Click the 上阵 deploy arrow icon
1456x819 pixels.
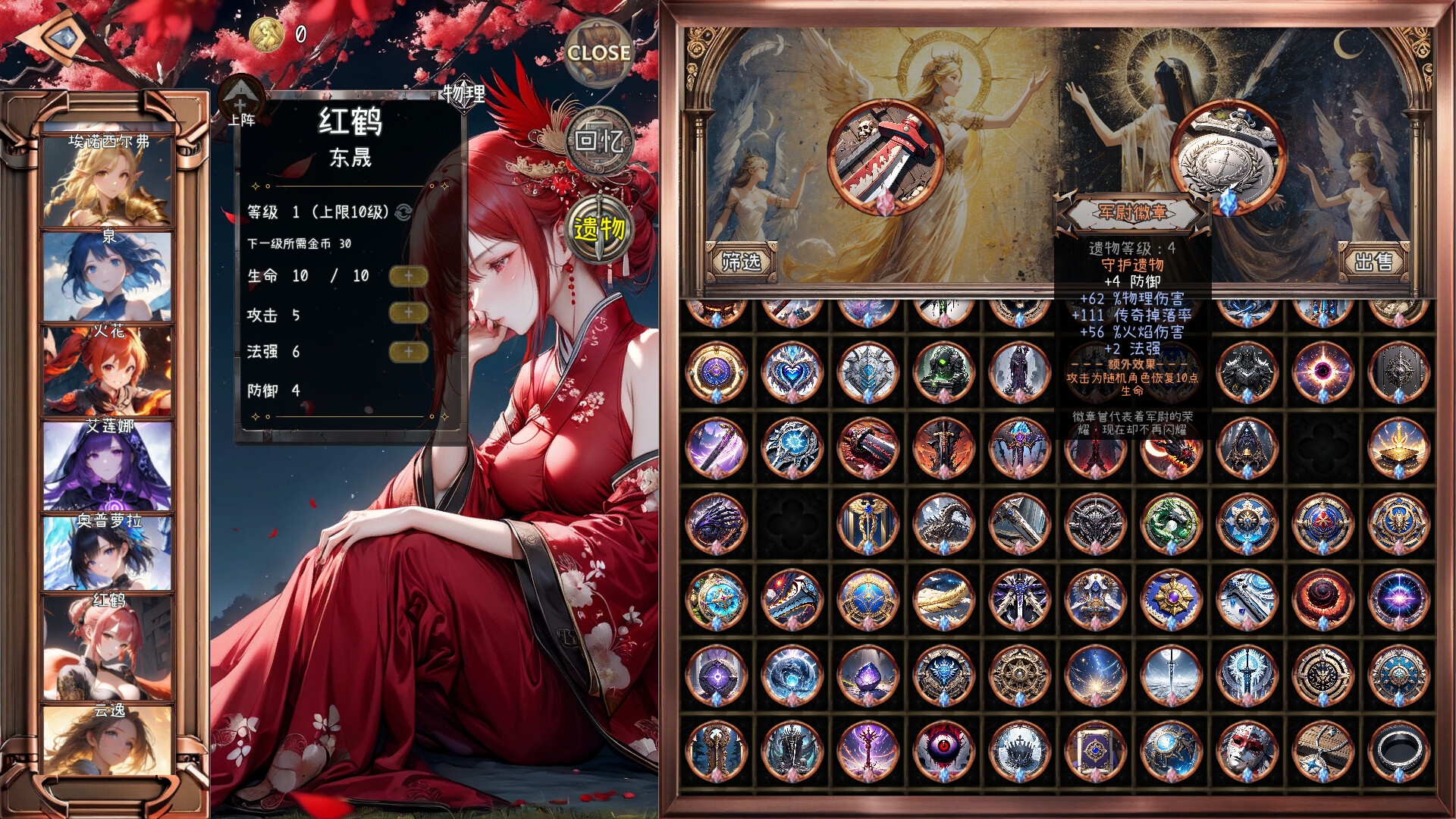point(240,102)
